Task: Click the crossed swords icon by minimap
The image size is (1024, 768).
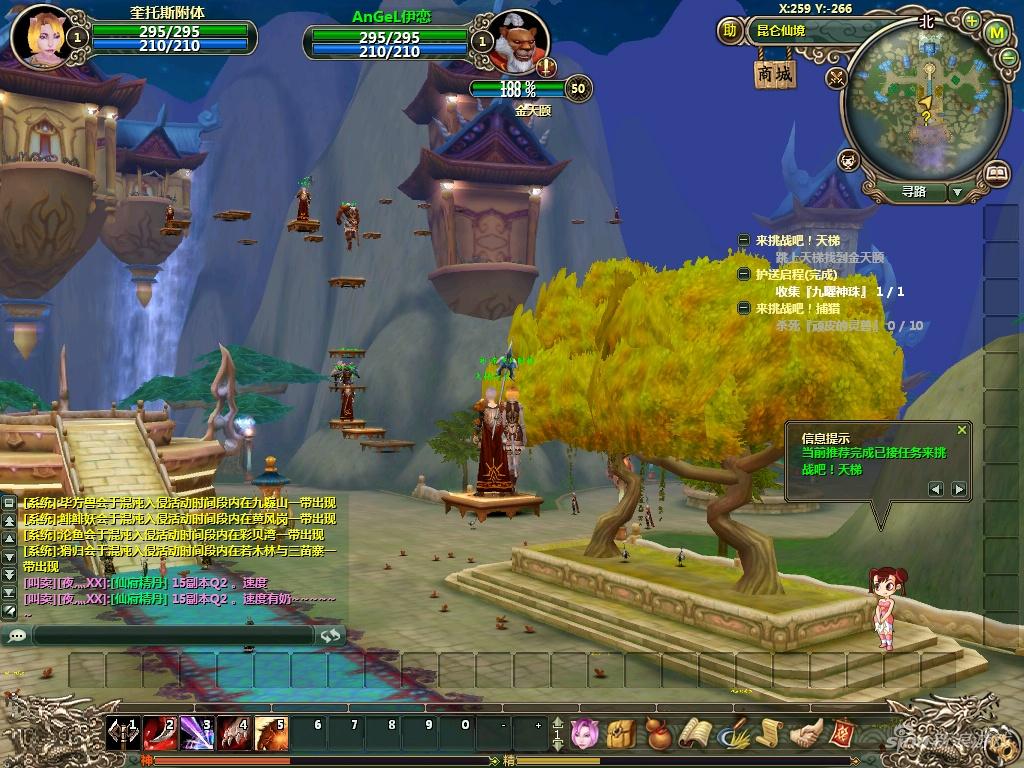Action: tap(837, 77)
